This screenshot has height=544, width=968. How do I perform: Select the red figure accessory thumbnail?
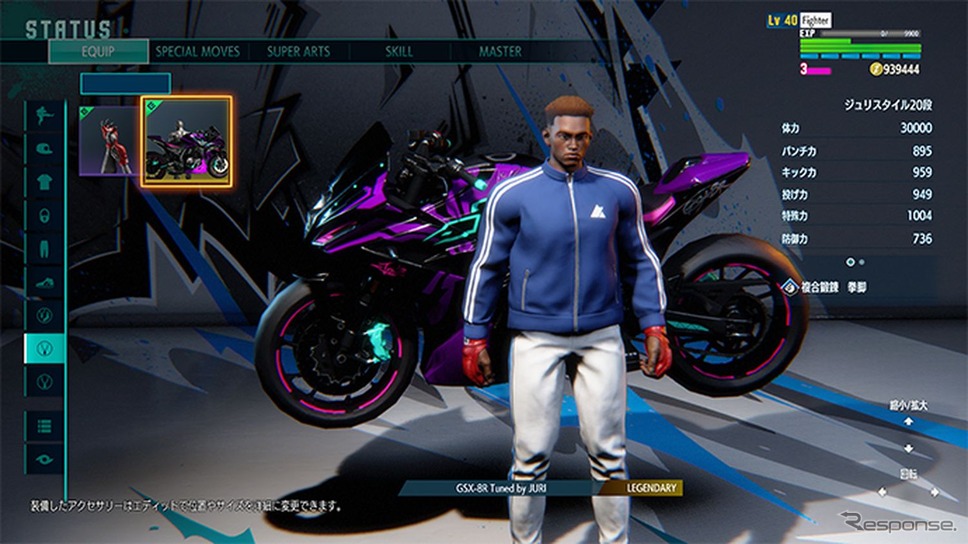pos(108,141)
